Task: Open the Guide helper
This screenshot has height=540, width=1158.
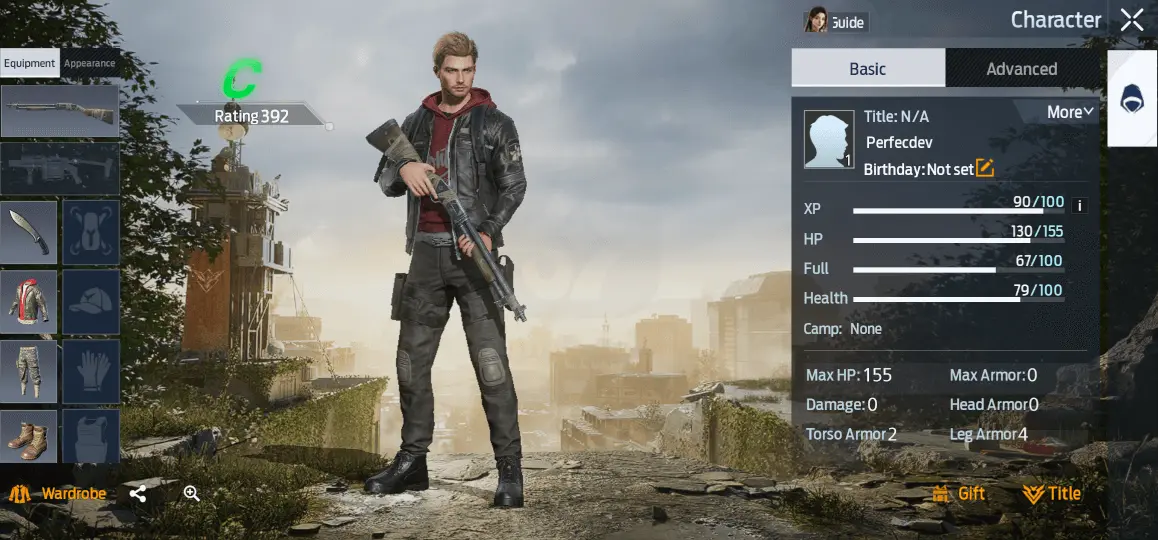Action: tap(835, 21)
